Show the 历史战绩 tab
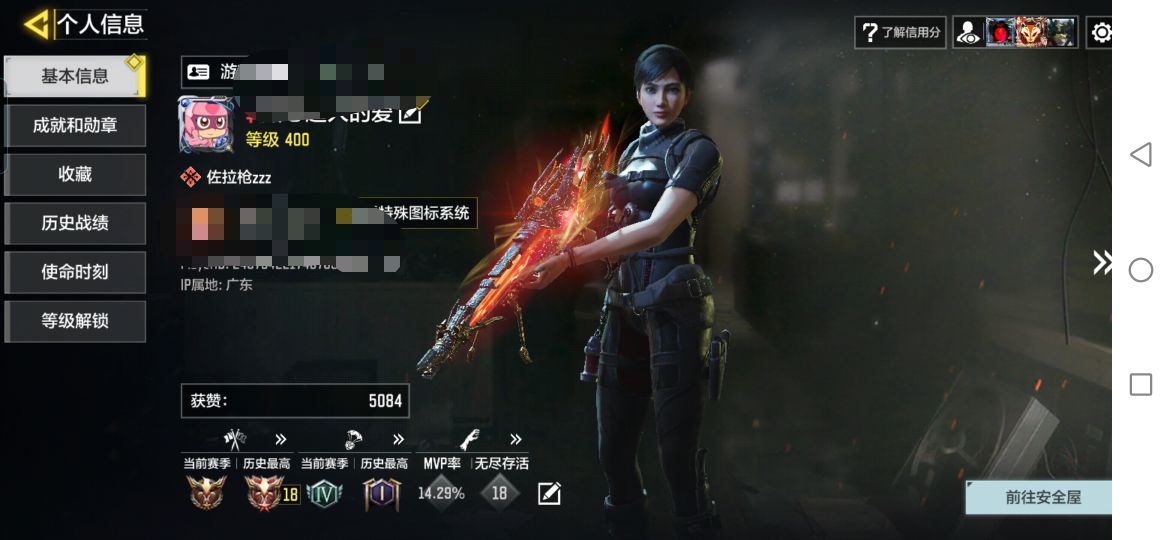Viewport: 1170px width, 540px height. 75,223
